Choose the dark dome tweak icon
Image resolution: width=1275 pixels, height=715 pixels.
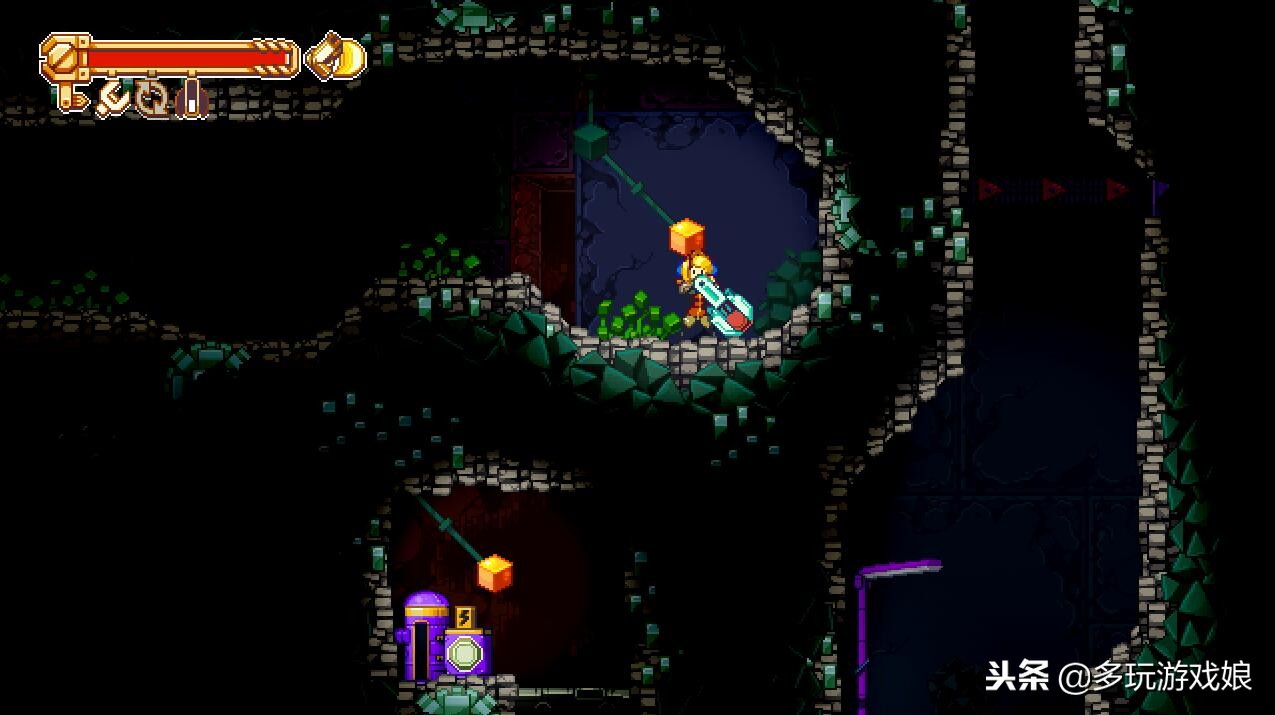[x=191, y=99]
